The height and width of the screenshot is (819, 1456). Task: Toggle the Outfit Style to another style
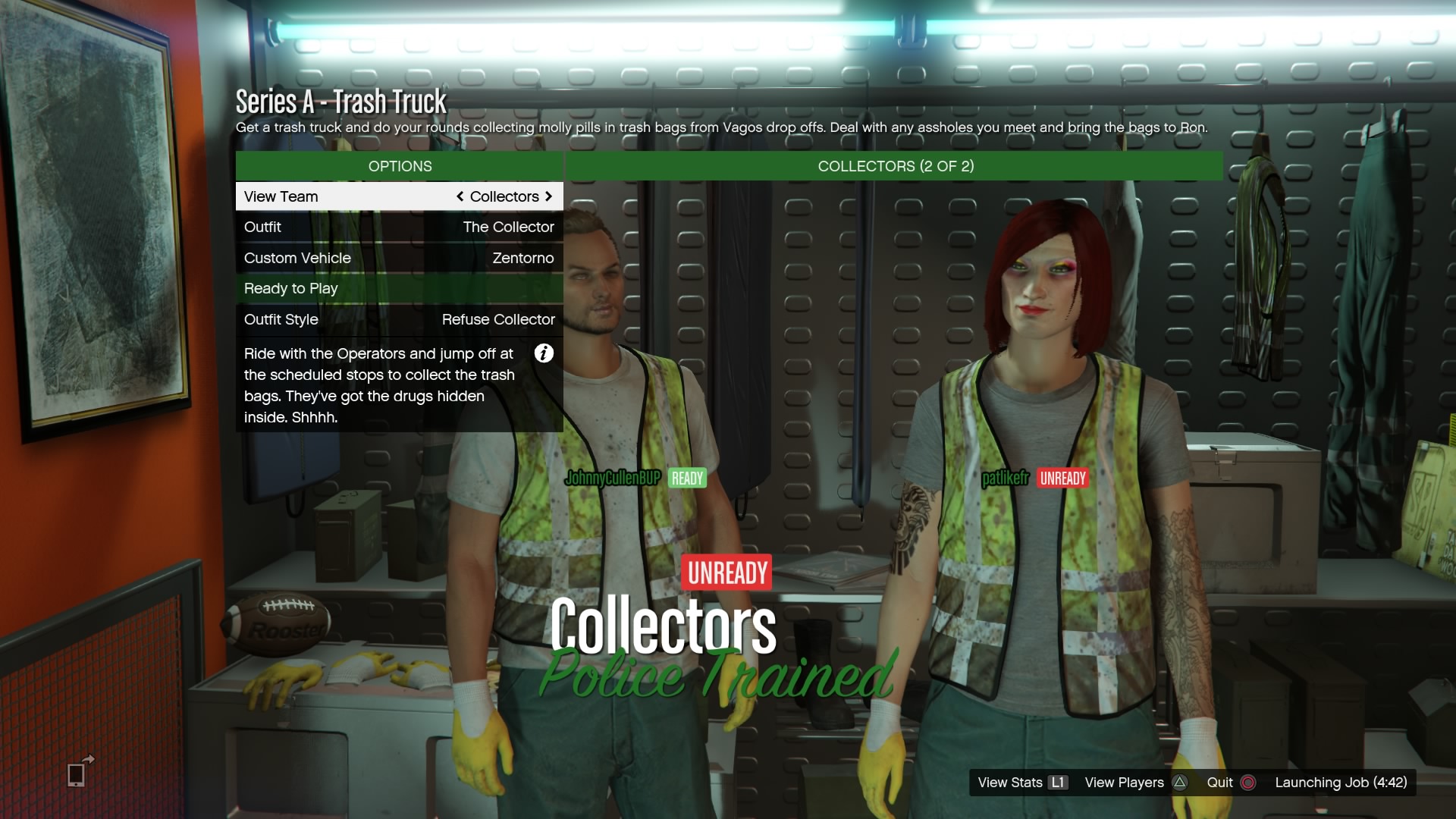[399, 319]
